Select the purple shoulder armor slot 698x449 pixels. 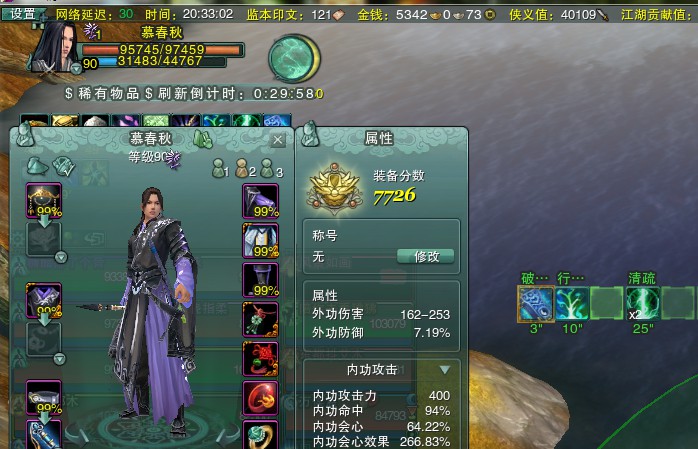pos(43,299)
